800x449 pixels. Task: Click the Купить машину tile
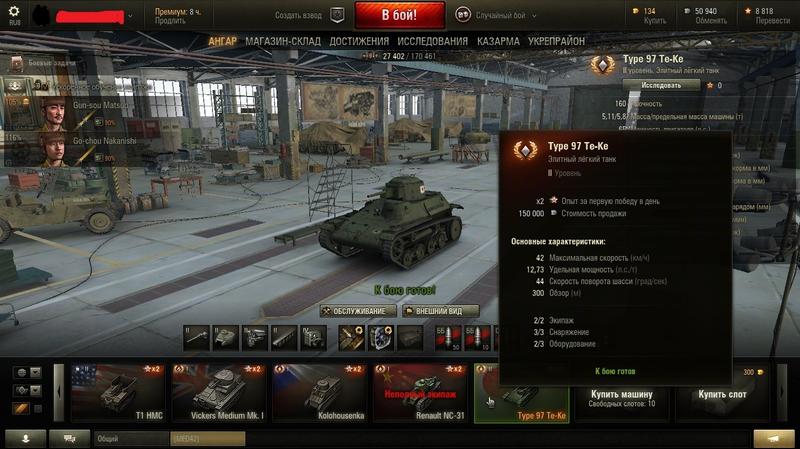click(621, 393)
